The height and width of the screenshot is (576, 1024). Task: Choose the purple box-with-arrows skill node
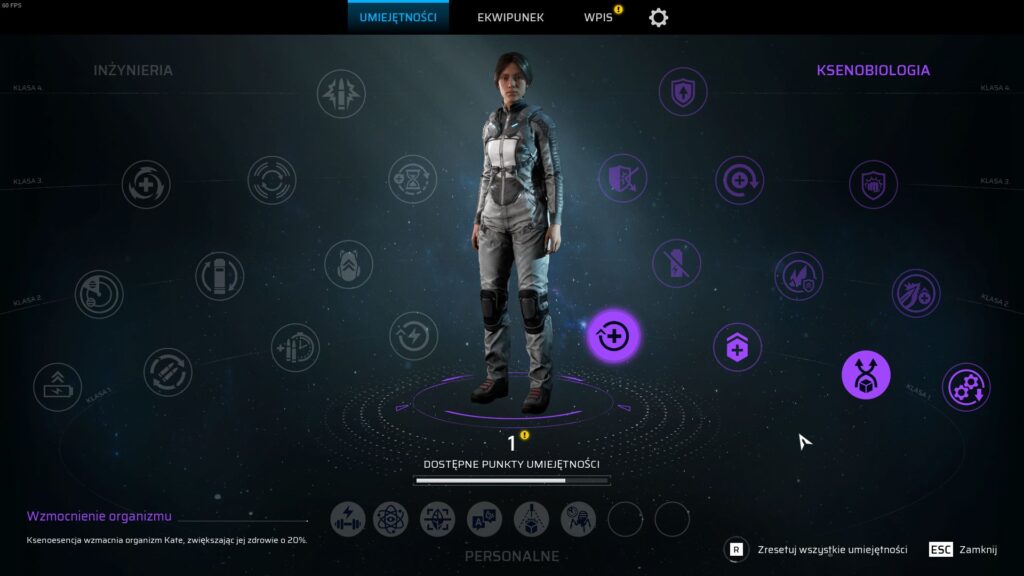(x=866, y=375)
